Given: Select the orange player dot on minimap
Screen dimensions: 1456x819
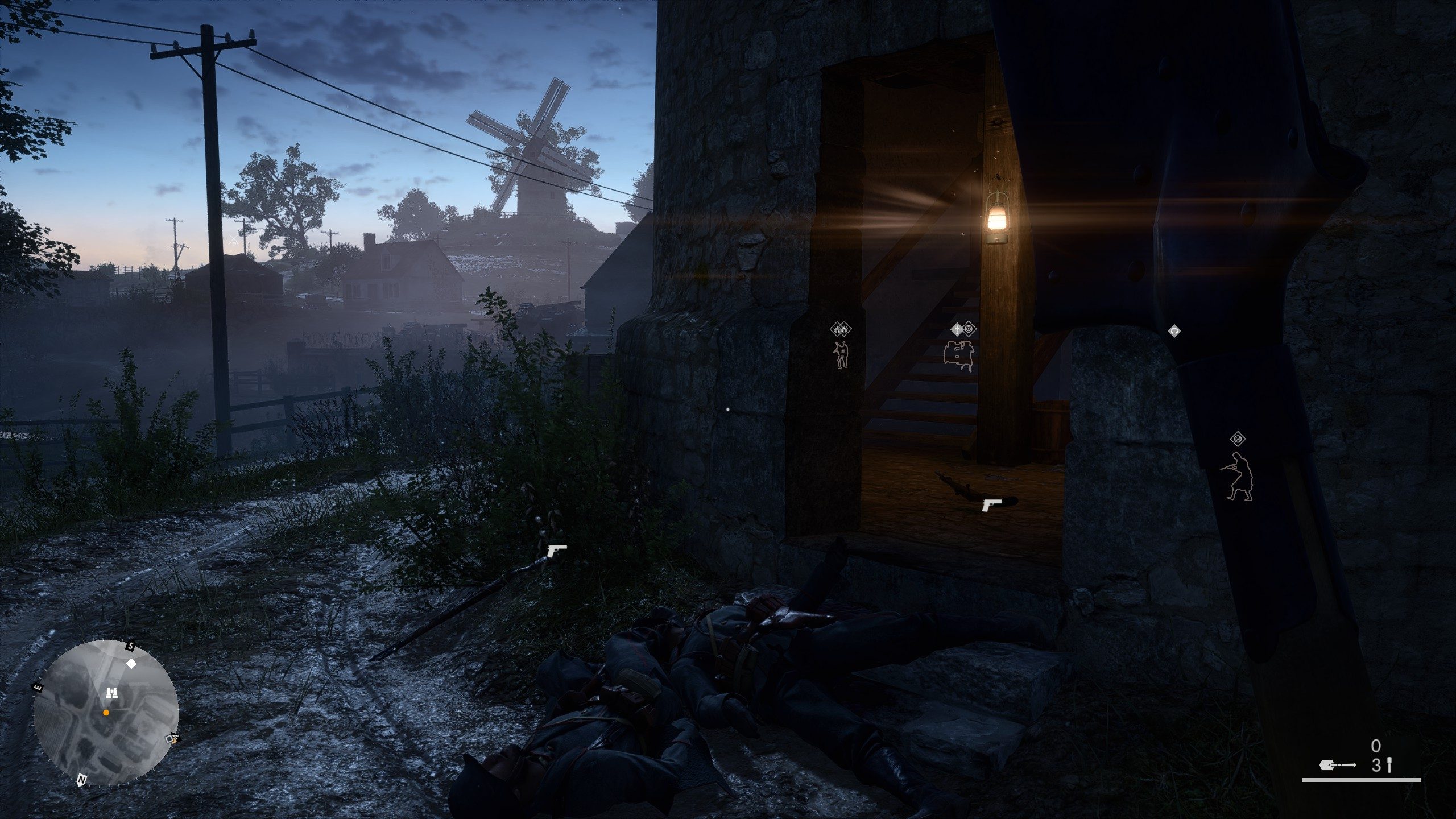Looking at the screenshot, I should (x=106, y=712).
